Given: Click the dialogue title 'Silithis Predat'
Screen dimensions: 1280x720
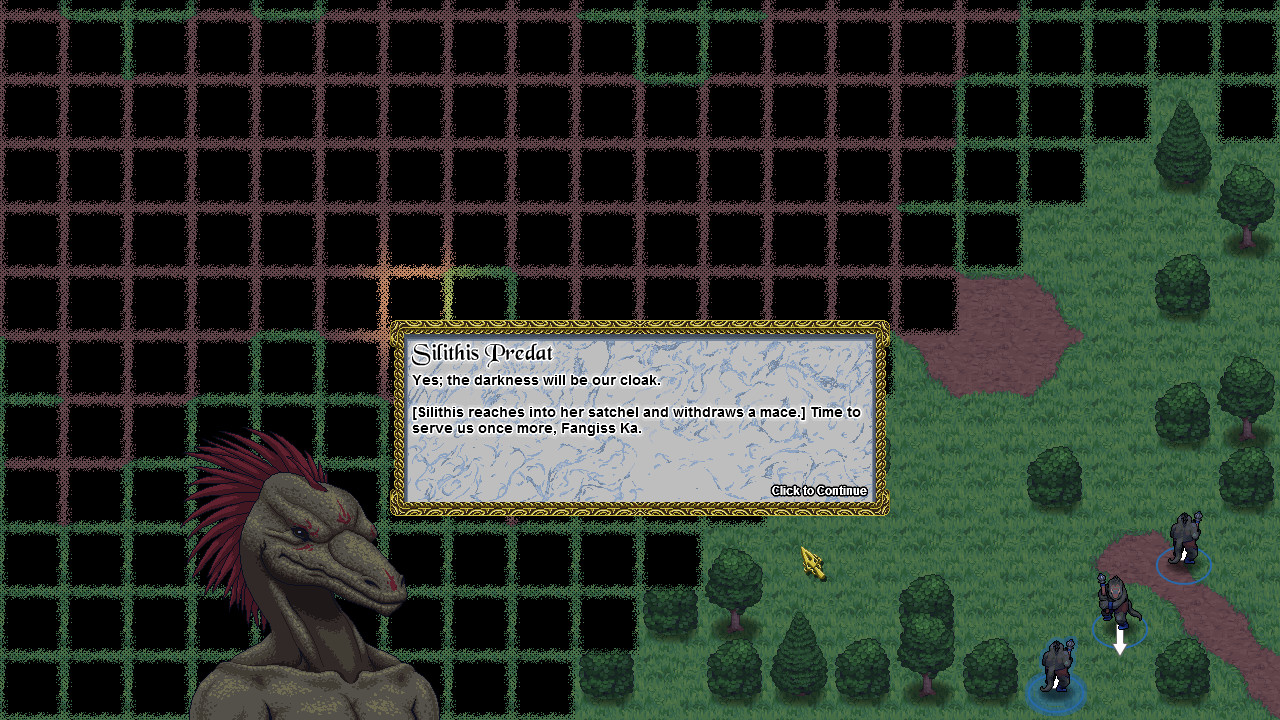Looking at the screenshot, I should tap(481, 353).
